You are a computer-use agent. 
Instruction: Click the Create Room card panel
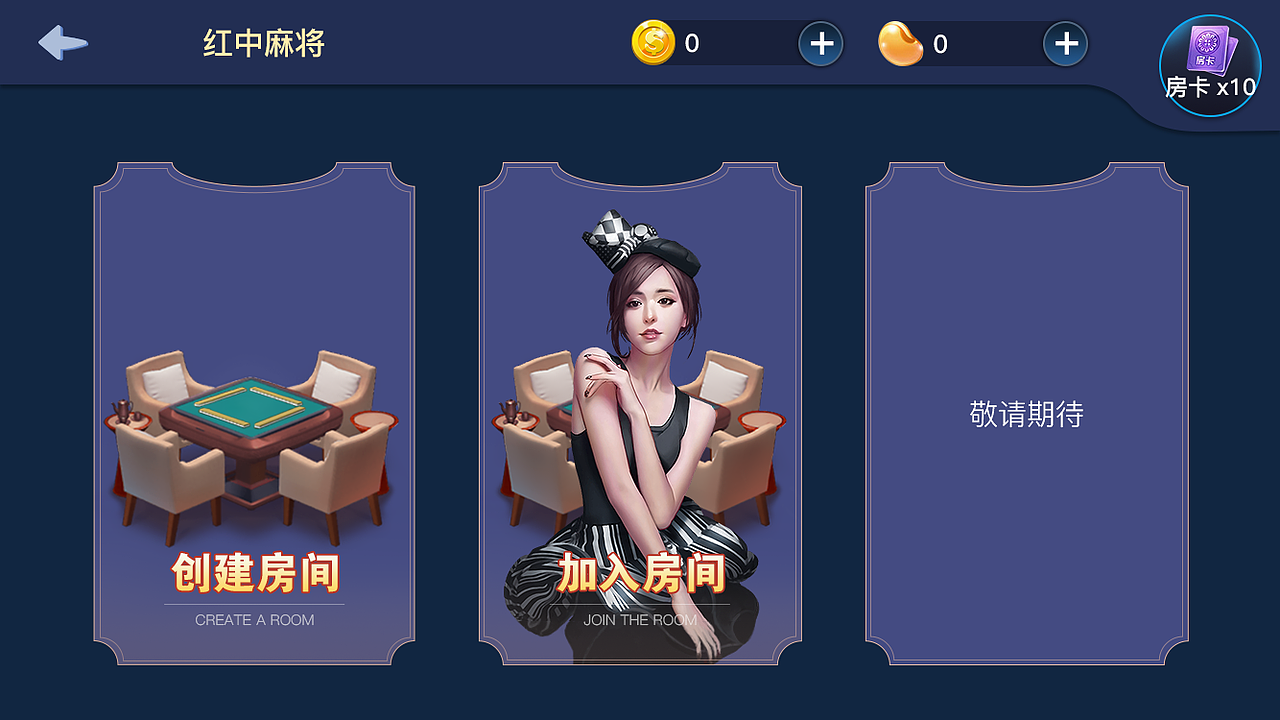(x=253, y=410)
